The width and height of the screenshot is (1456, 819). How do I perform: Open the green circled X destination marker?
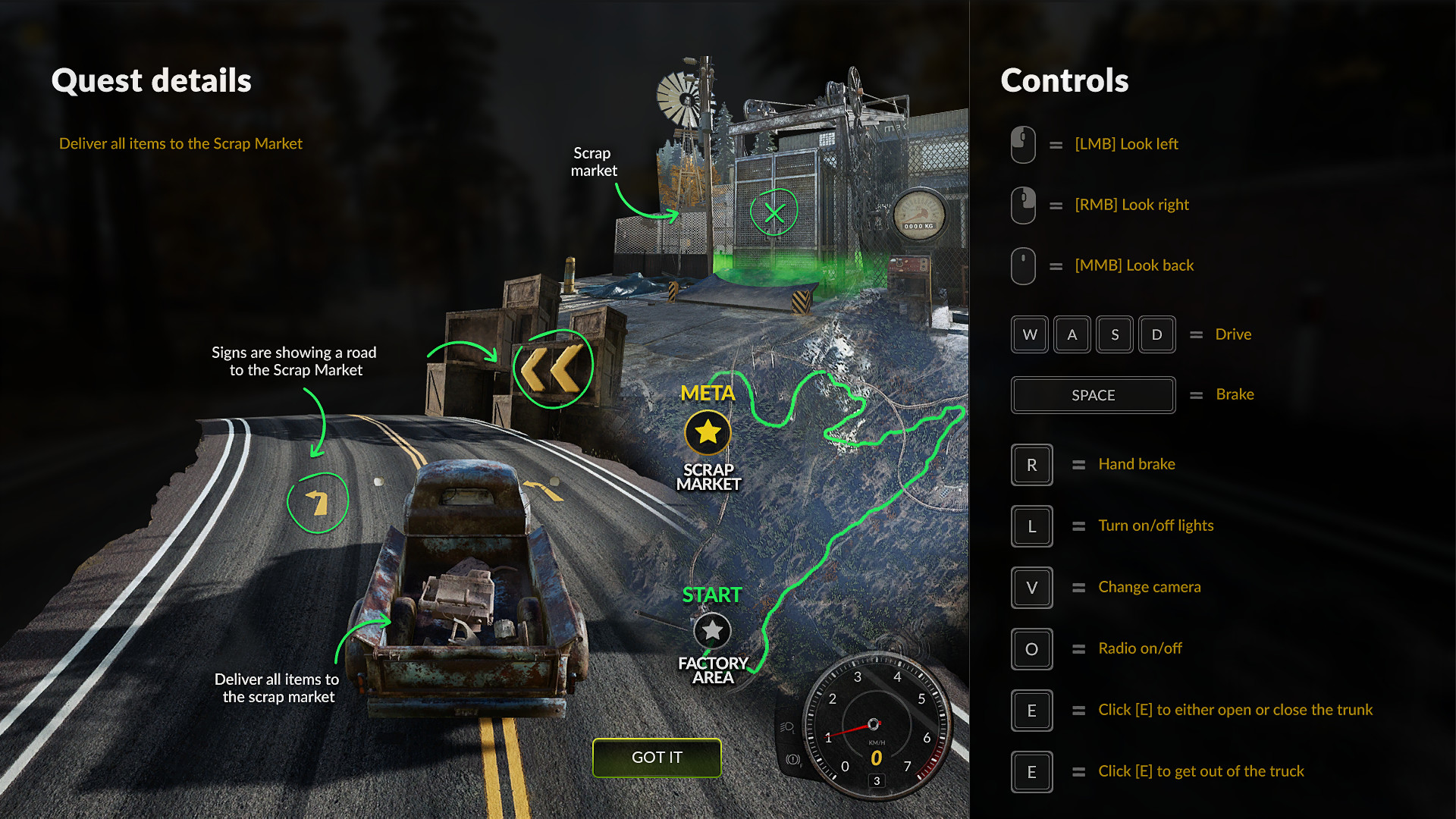774,212
